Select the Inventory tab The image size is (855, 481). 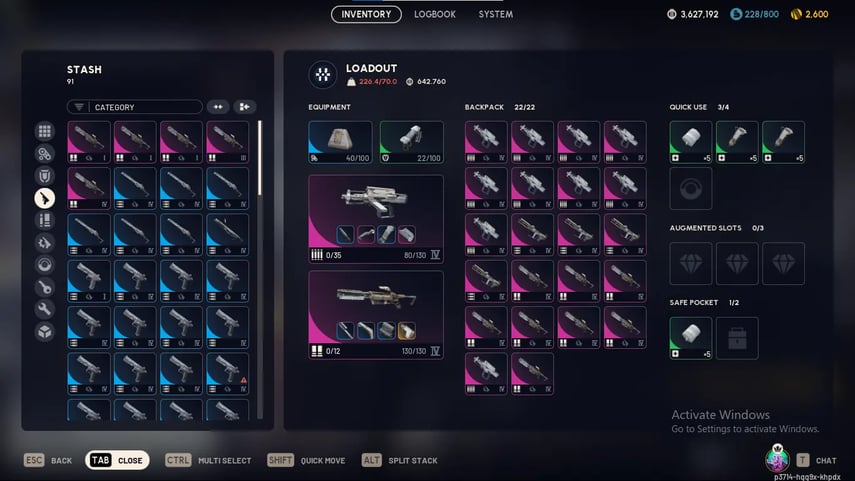tap(366, 14)
